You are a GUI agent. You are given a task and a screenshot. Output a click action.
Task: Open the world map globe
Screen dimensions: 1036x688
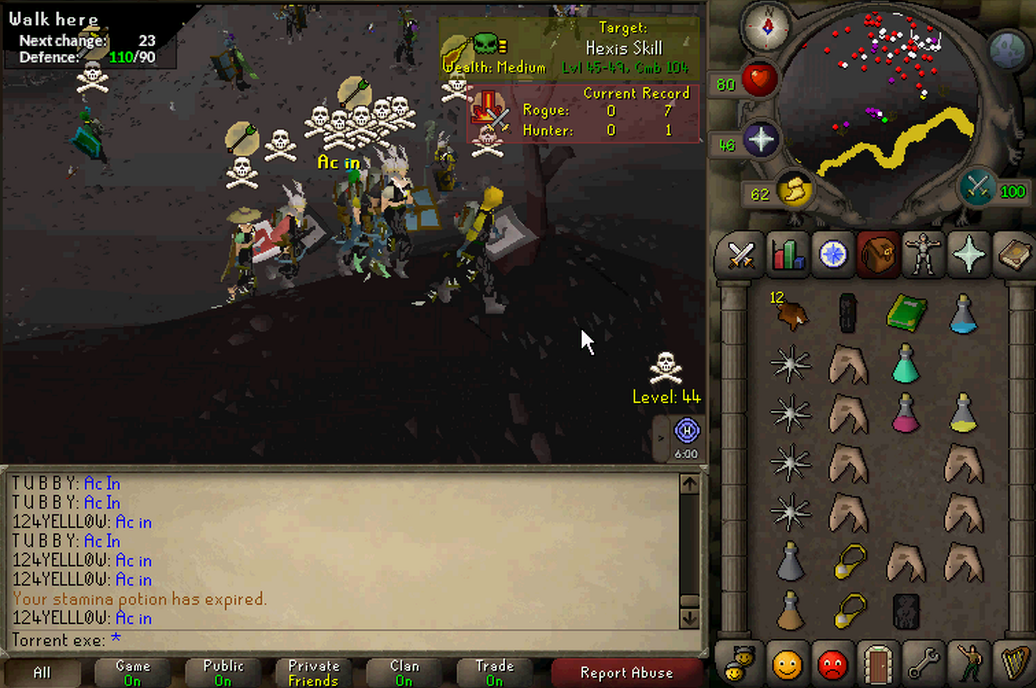coord(1008,51)
